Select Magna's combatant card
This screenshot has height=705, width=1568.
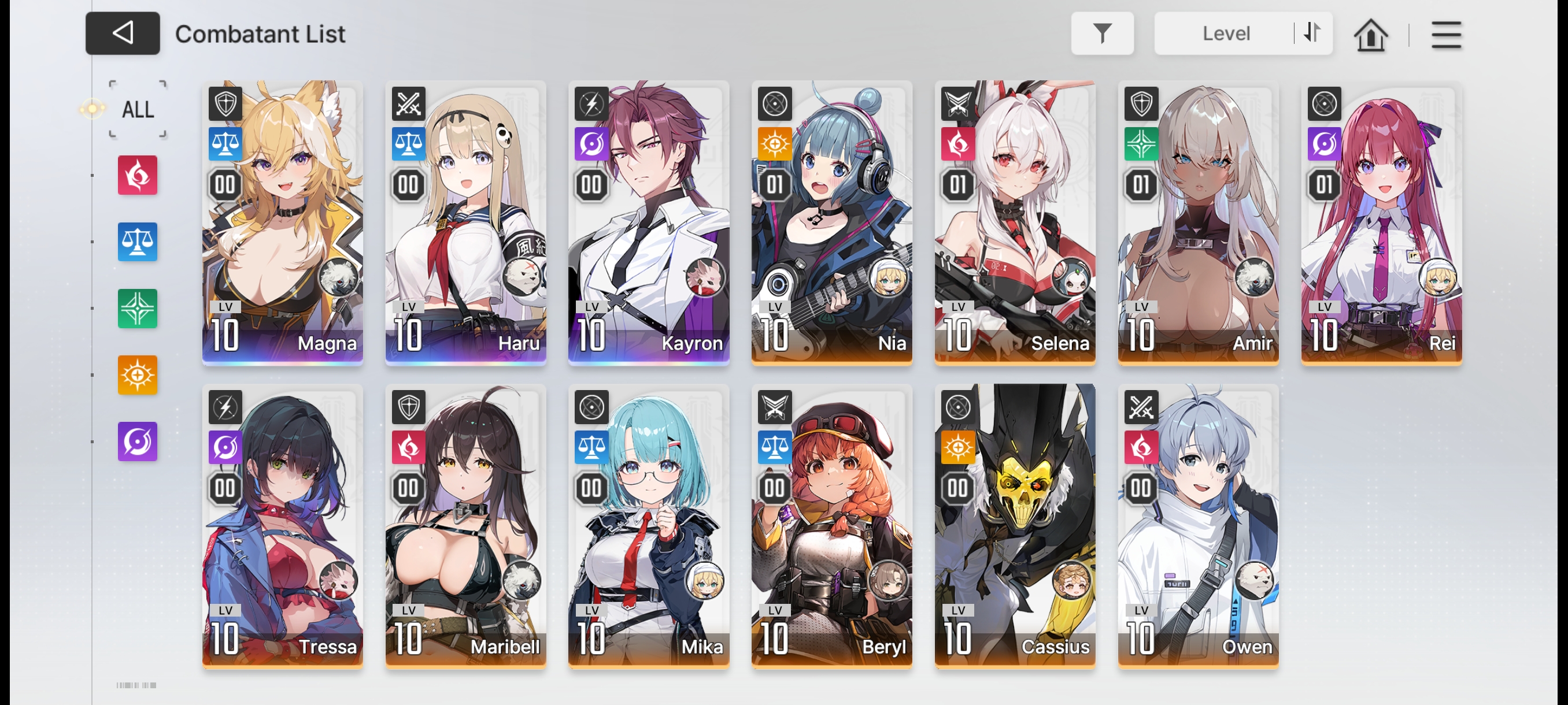pyautogui.click(x=282, y=222)
